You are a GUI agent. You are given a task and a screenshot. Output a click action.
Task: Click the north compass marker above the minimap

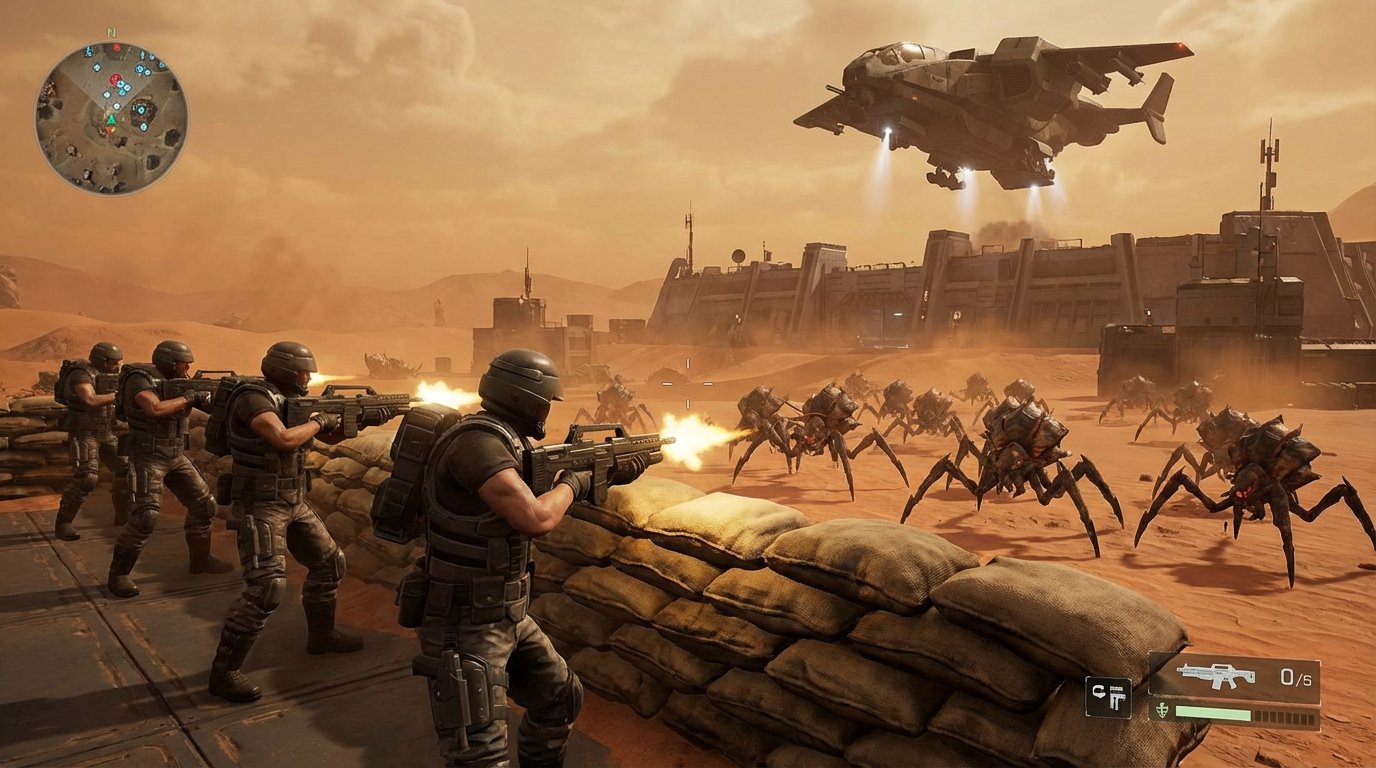click(111, 32)
